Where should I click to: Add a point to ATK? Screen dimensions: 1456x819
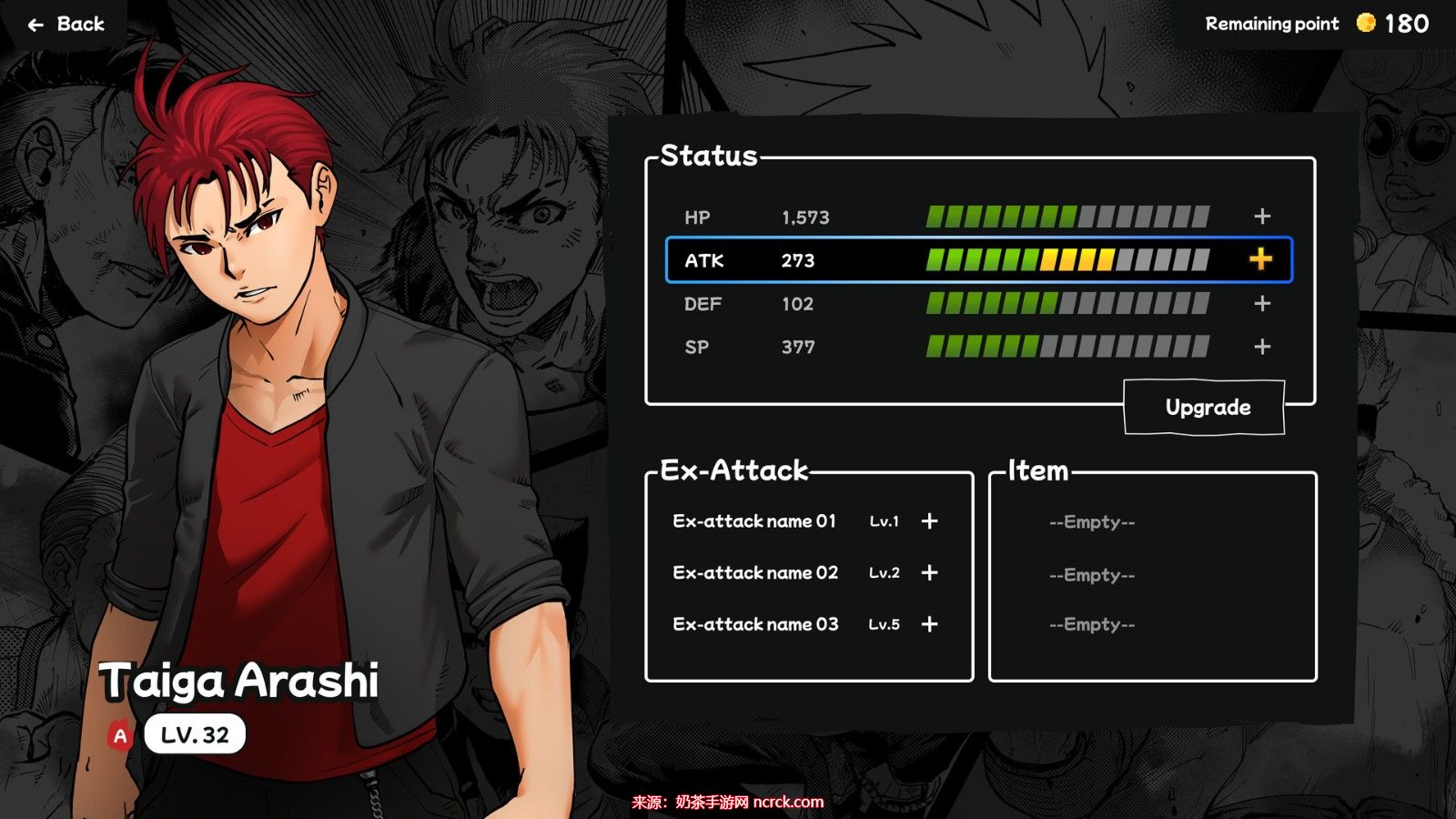click(x=1260, y=259)
